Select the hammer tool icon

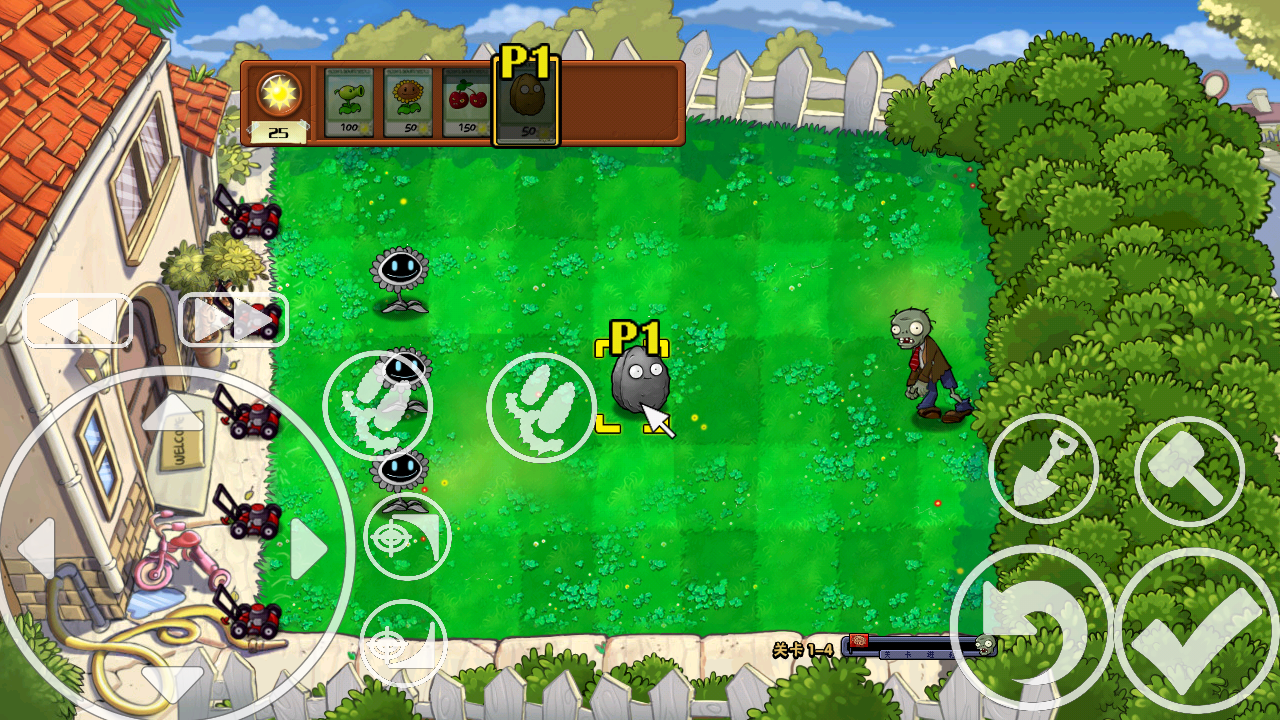[1188, 470]
